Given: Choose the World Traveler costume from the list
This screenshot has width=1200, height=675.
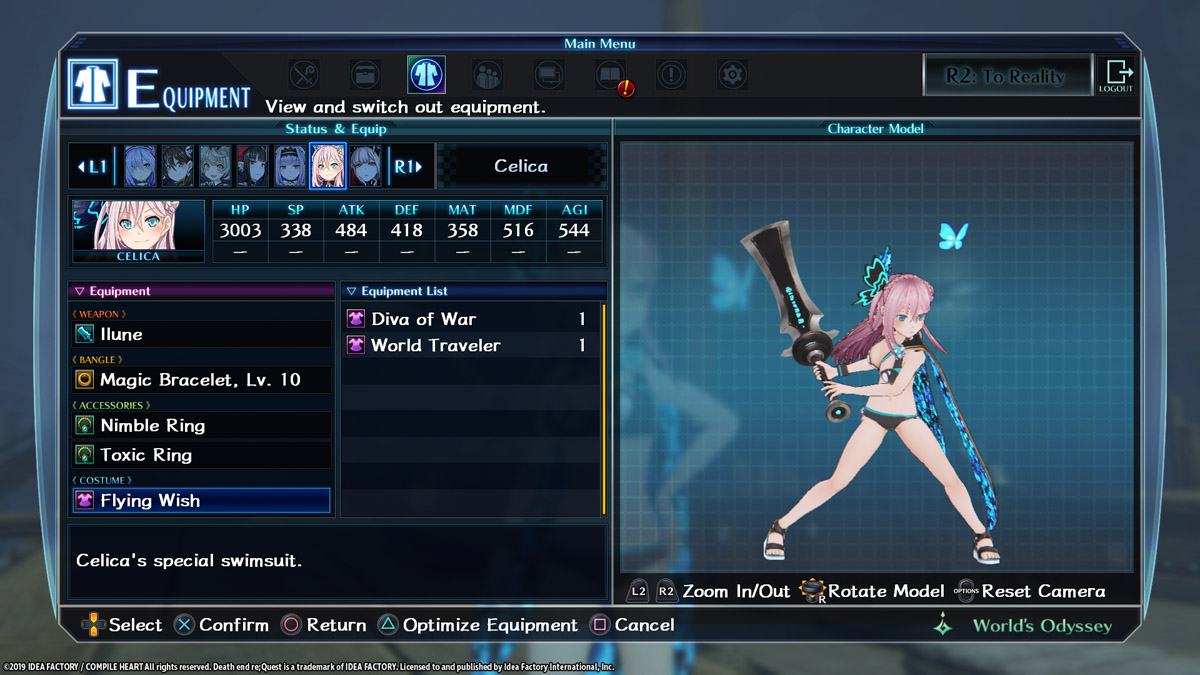Looking at the screenshot, I should click(x=470, y=346).
